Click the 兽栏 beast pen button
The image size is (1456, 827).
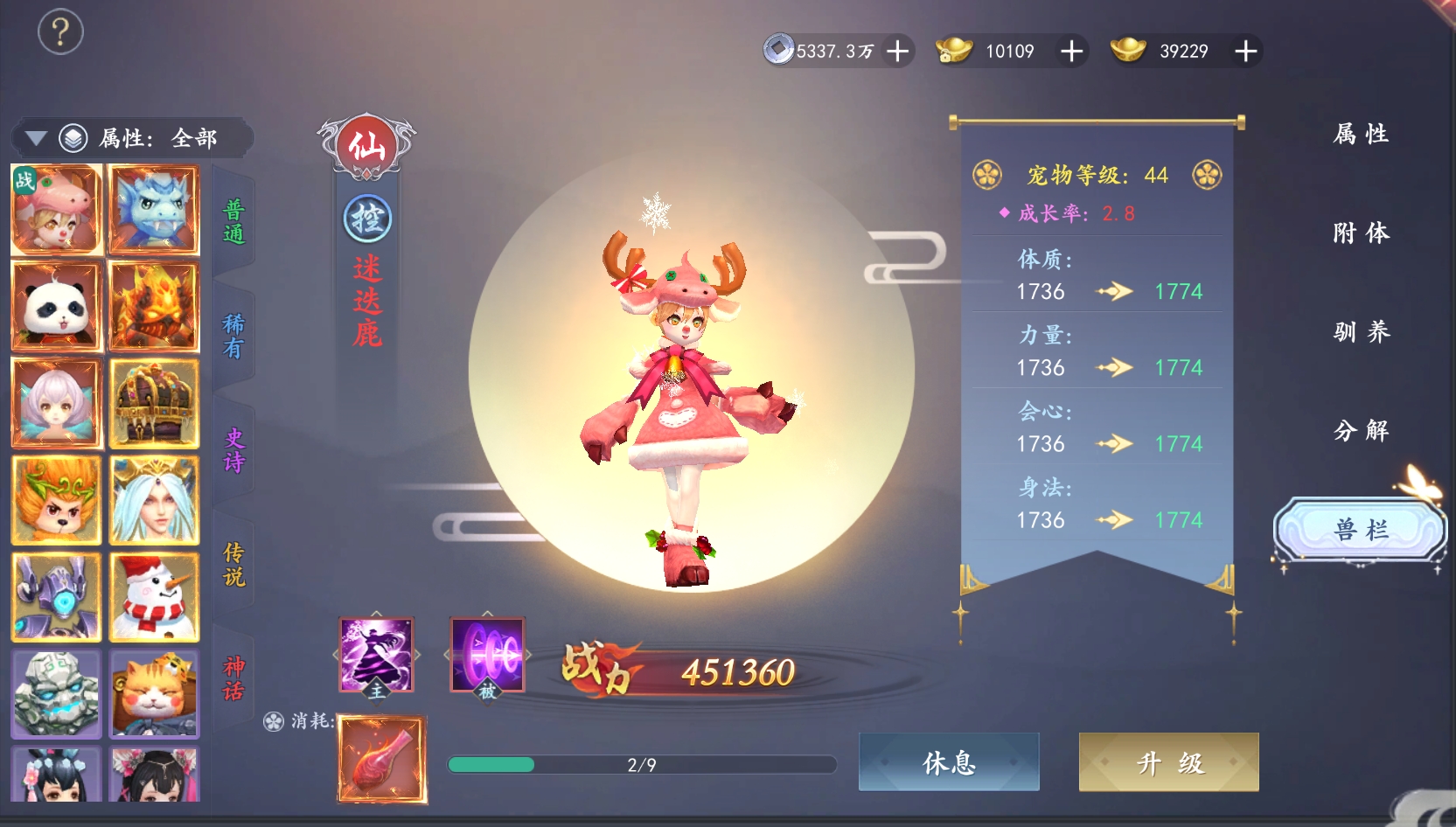pos(1361,529)
